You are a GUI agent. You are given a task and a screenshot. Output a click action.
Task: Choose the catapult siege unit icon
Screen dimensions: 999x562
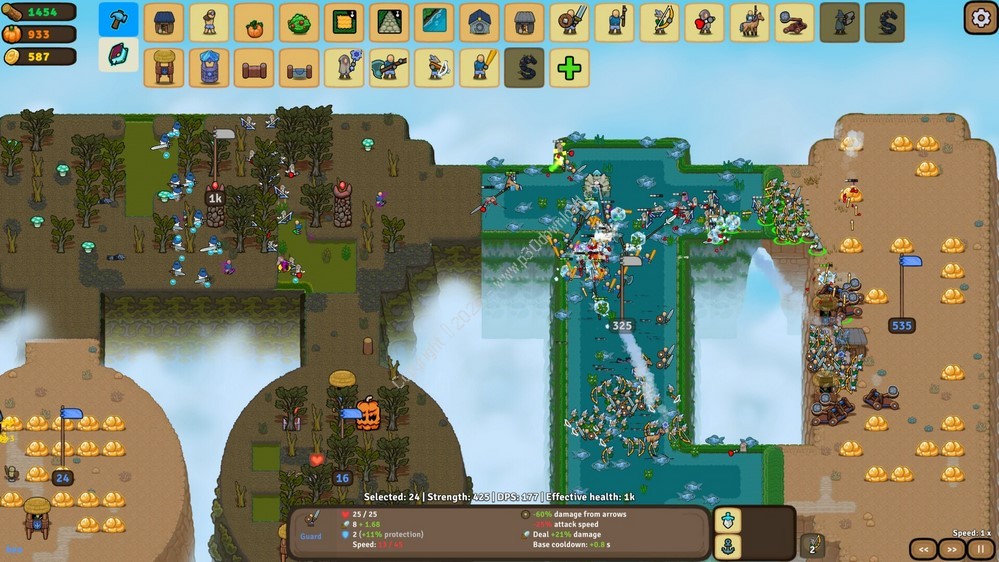tap(794, 22)
